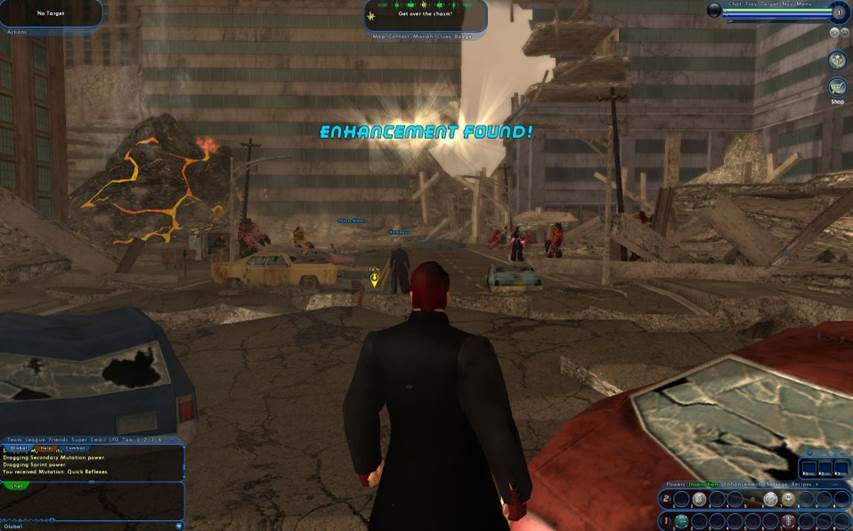This screenshot has width=853, height=531.
Task: Open the Shop button
Action: tap(837, 89)
